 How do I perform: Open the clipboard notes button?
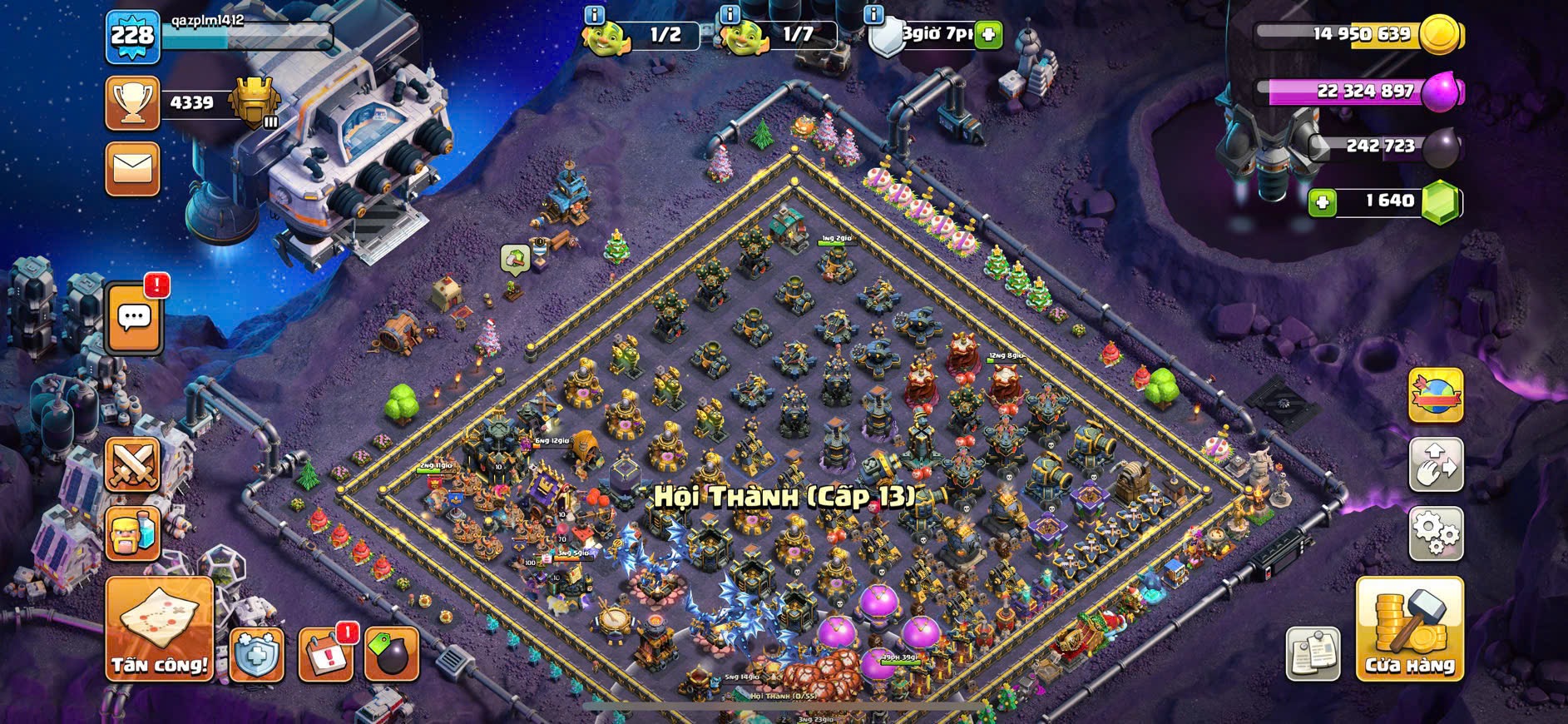[1313, 653]
